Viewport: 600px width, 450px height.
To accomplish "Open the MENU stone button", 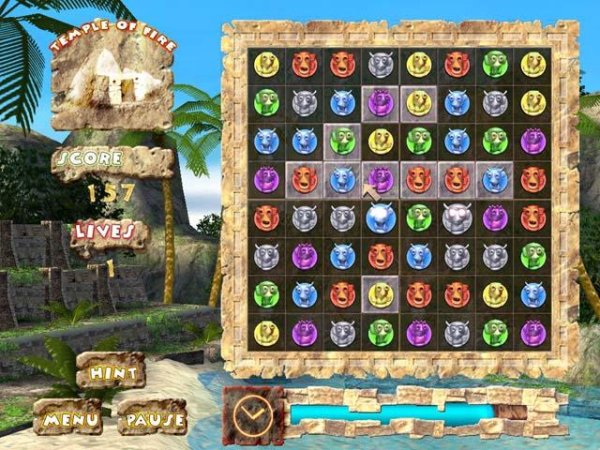I will pyautogui.click(x=67, y=416).
